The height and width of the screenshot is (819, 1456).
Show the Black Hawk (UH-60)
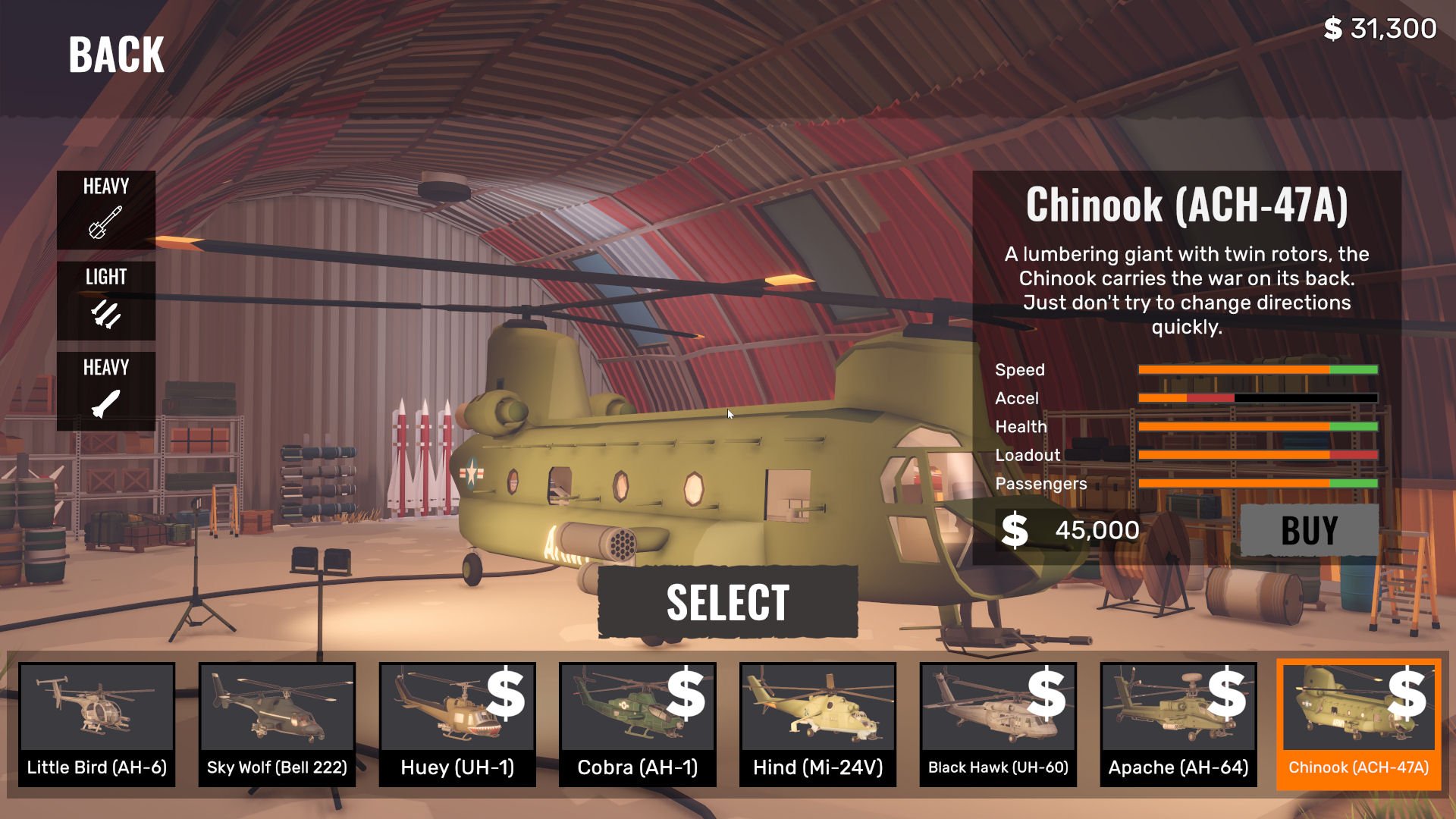click(998, 723)
